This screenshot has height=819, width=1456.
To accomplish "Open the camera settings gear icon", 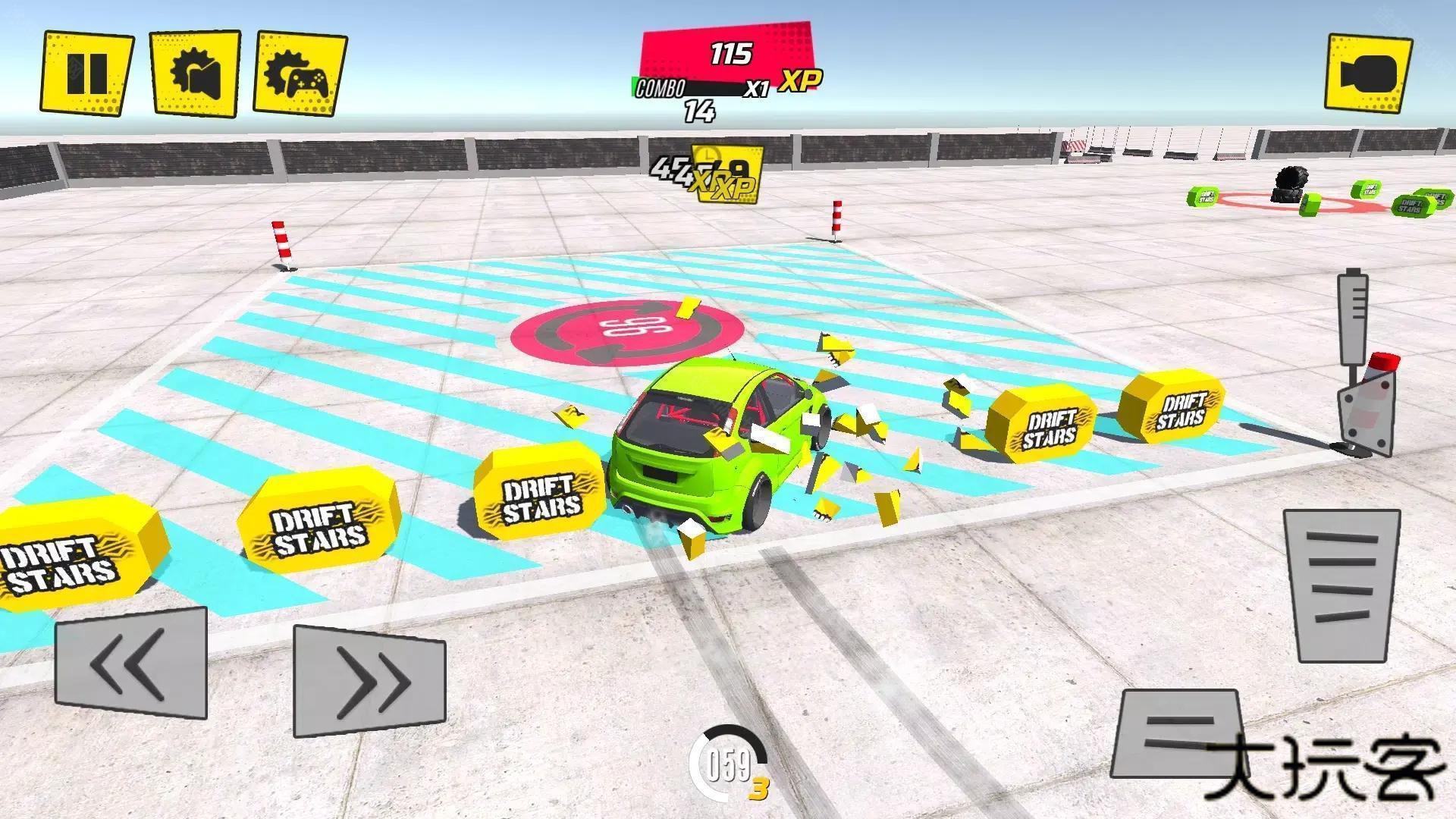I will (195, 74).
